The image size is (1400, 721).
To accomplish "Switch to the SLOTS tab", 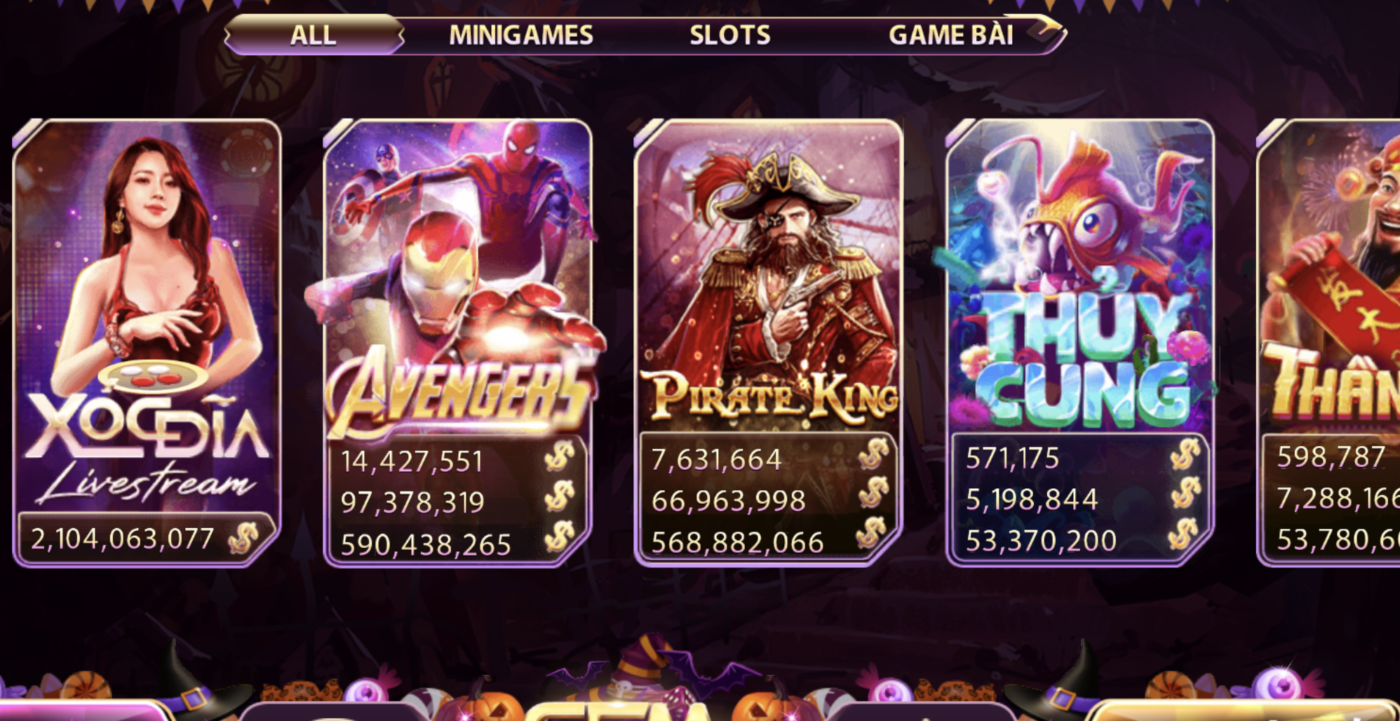I will pos(729,34).
